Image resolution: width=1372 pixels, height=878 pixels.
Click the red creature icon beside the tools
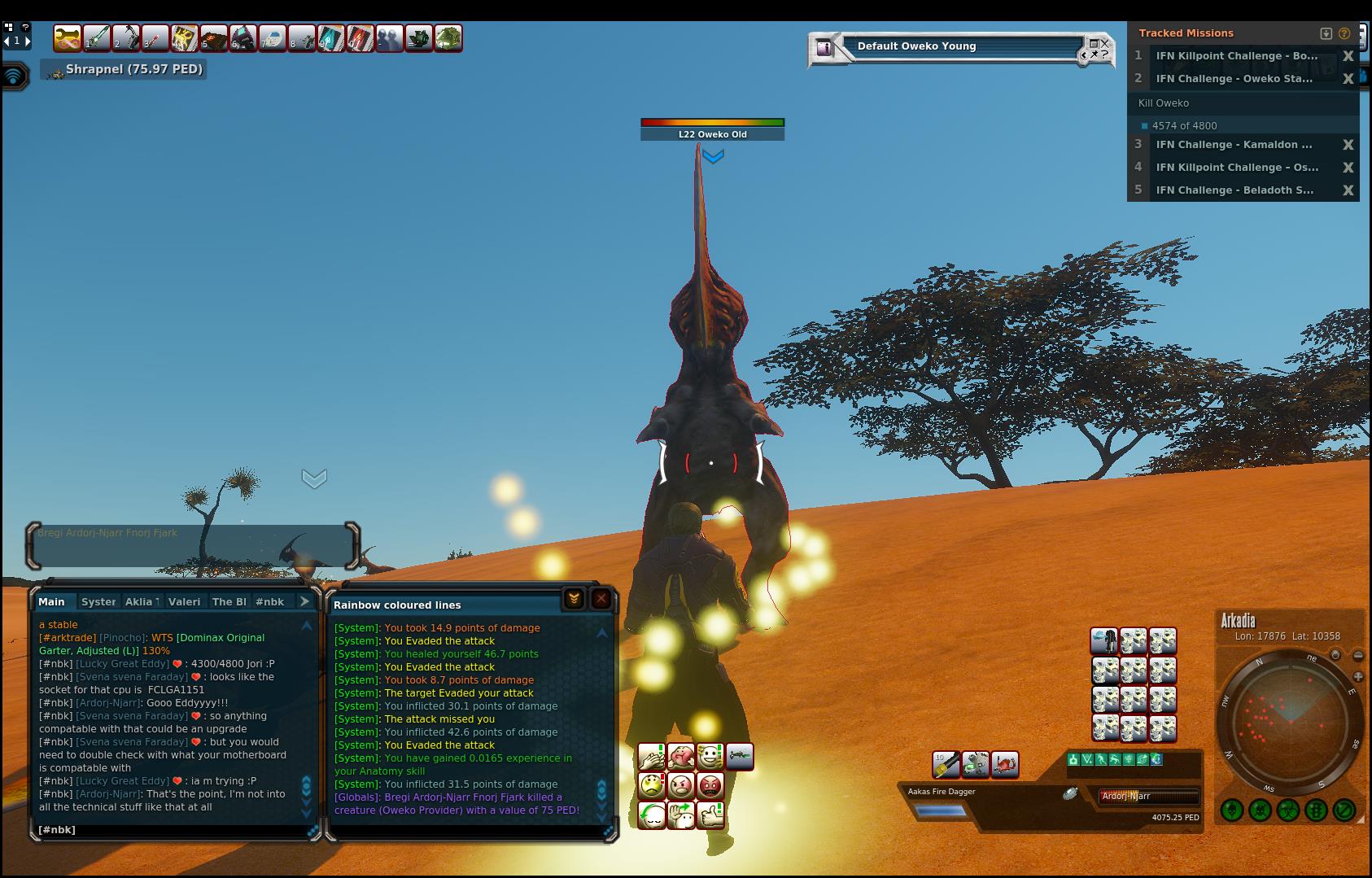pos(1005,764)
